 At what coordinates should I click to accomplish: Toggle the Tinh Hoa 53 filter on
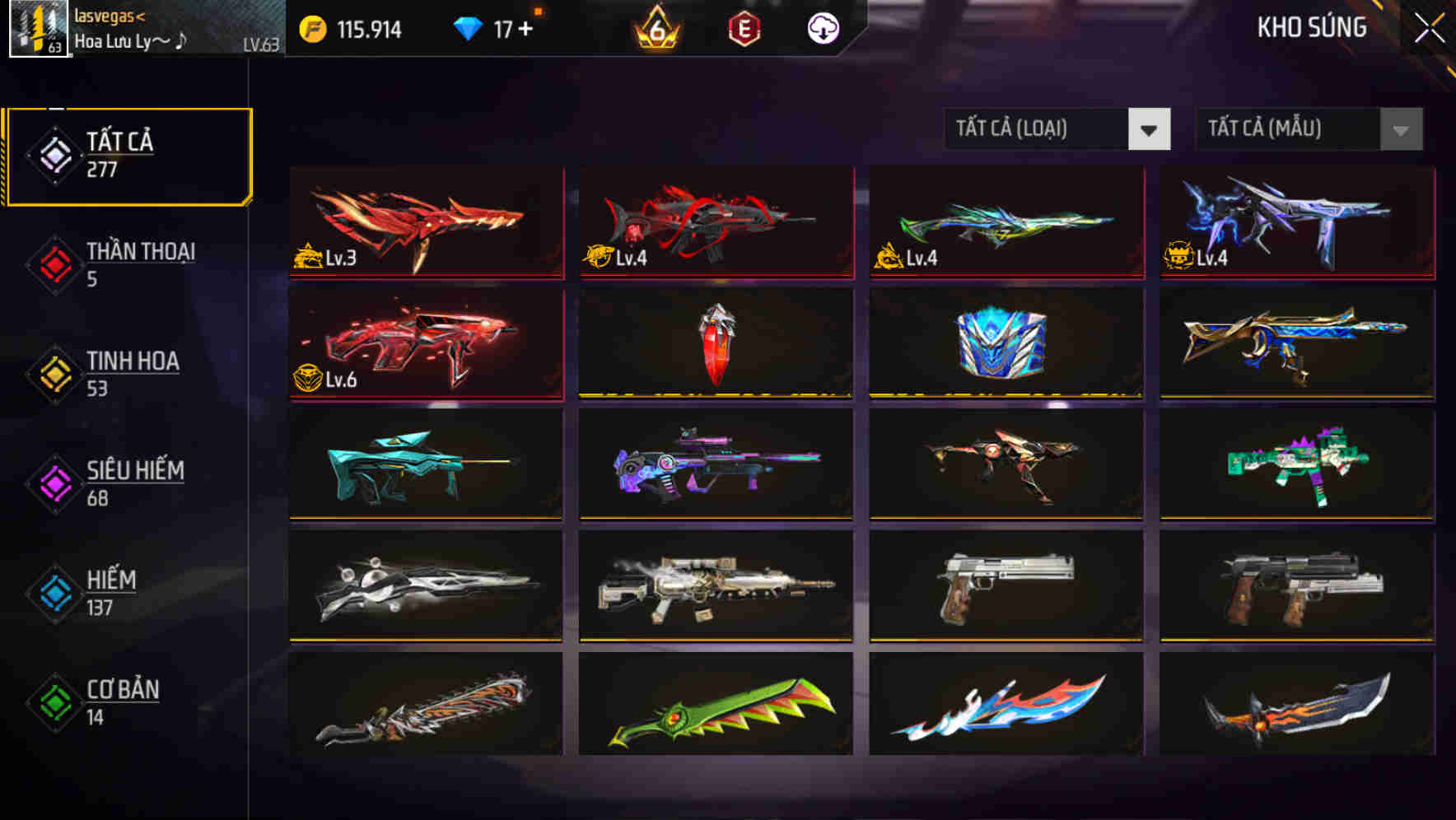coord(132,373)
